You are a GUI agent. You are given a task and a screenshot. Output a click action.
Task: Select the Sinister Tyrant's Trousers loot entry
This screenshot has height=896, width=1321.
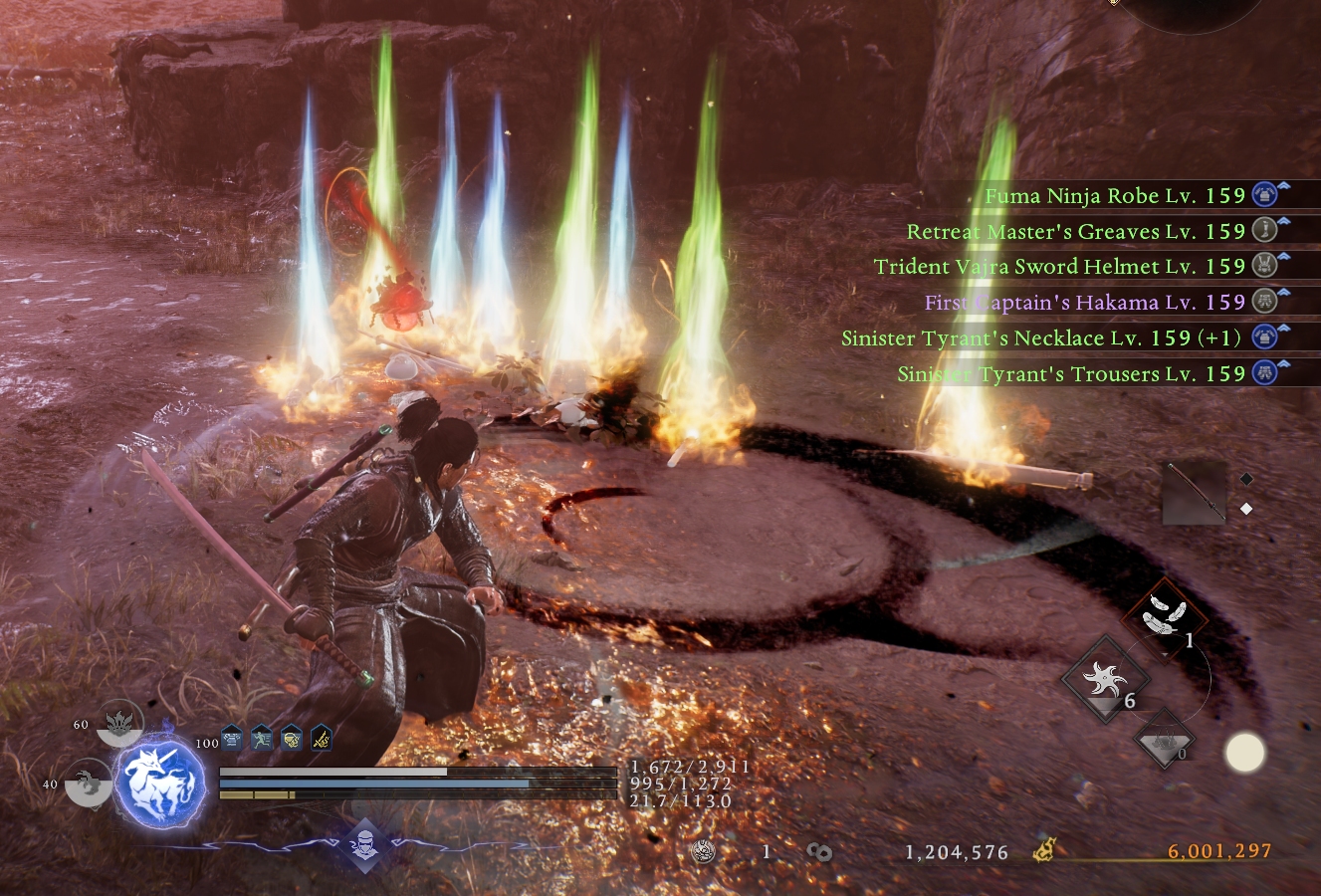click(1070, 374)
